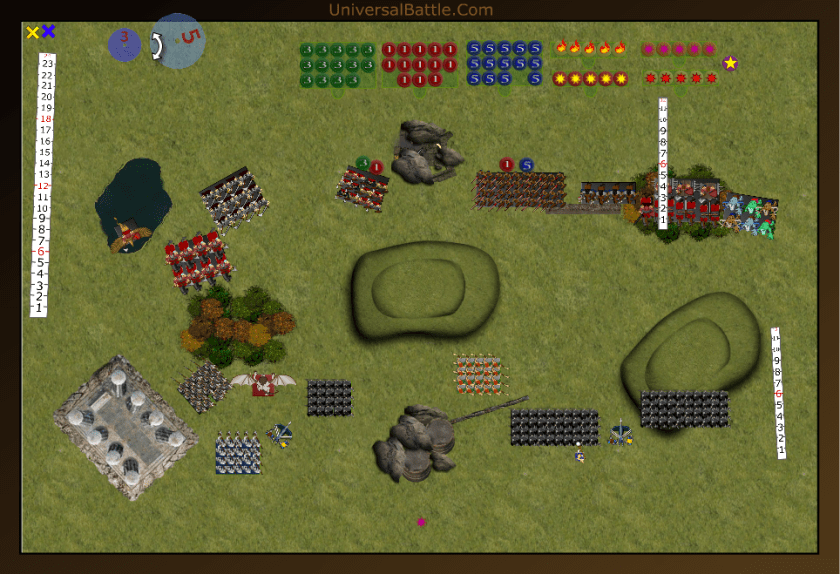
Task: Select the green token on the red unit
Action: pos(363,163)
